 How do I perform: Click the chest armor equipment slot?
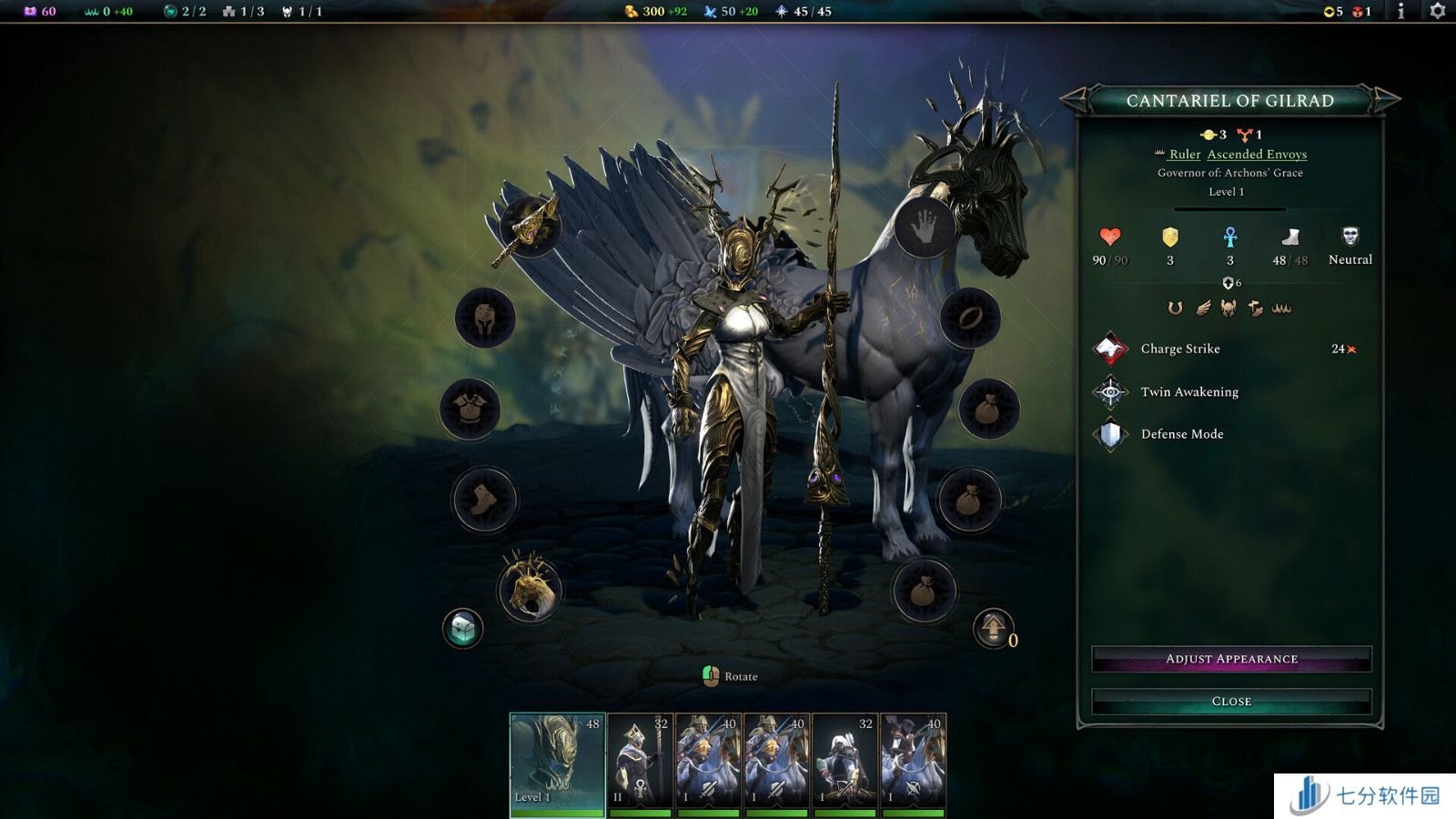tap(470, 409)
